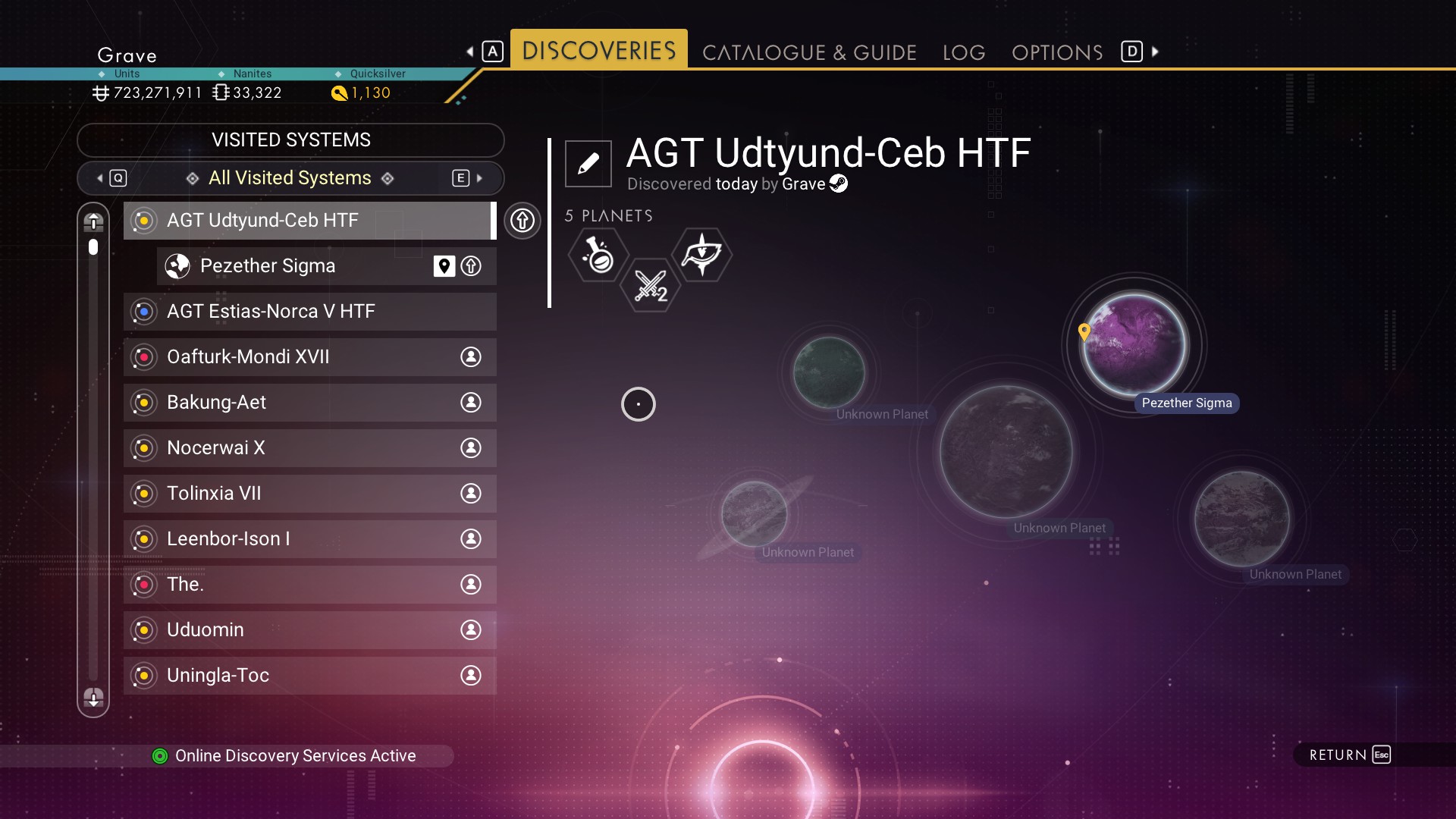Screen dimensions: 1456x819
Task: Rename system using the pencil edit button
Action: pos(588,163)
